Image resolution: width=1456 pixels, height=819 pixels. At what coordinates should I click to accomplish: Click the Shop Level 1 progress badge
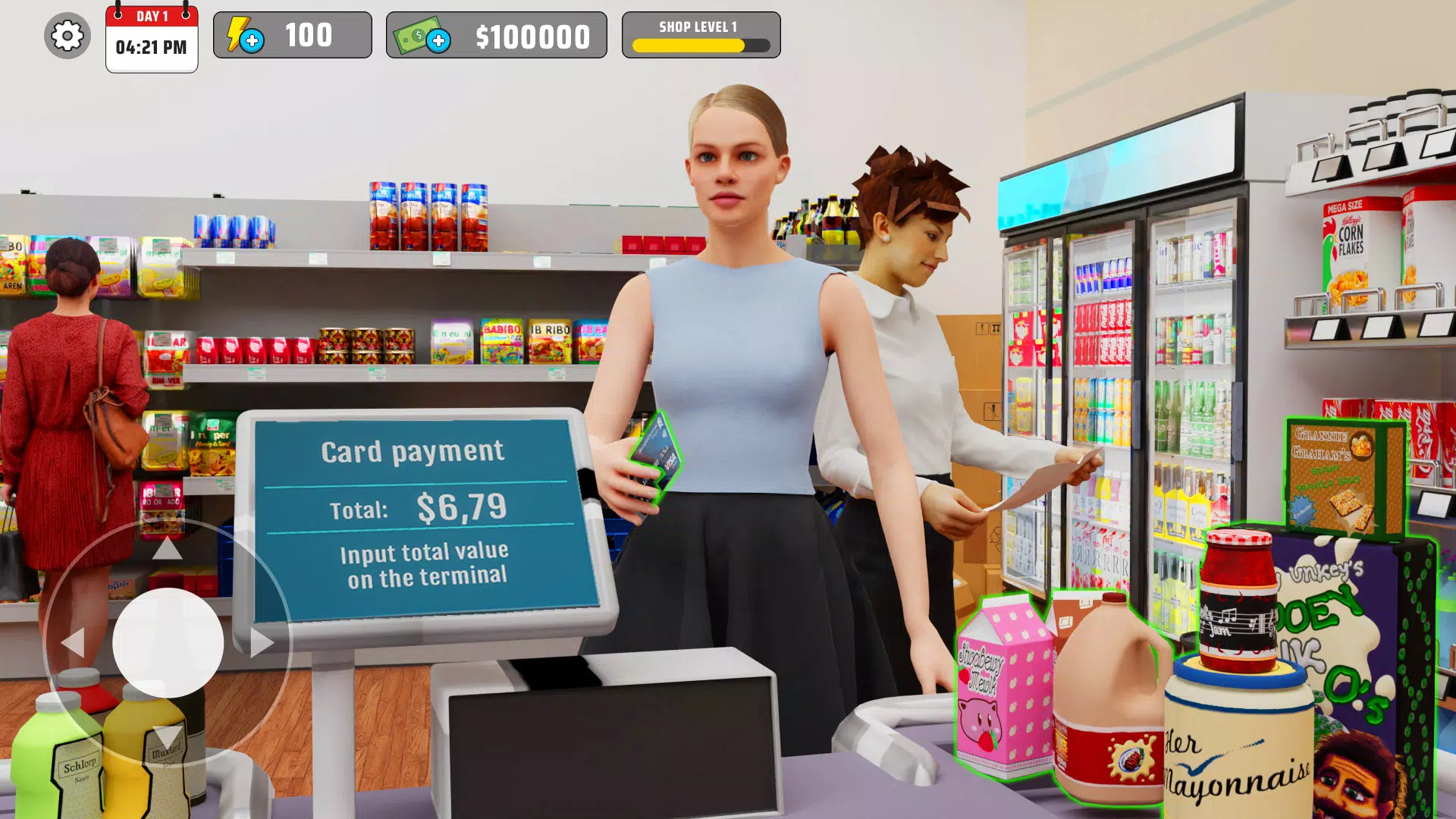pos(699,34)
